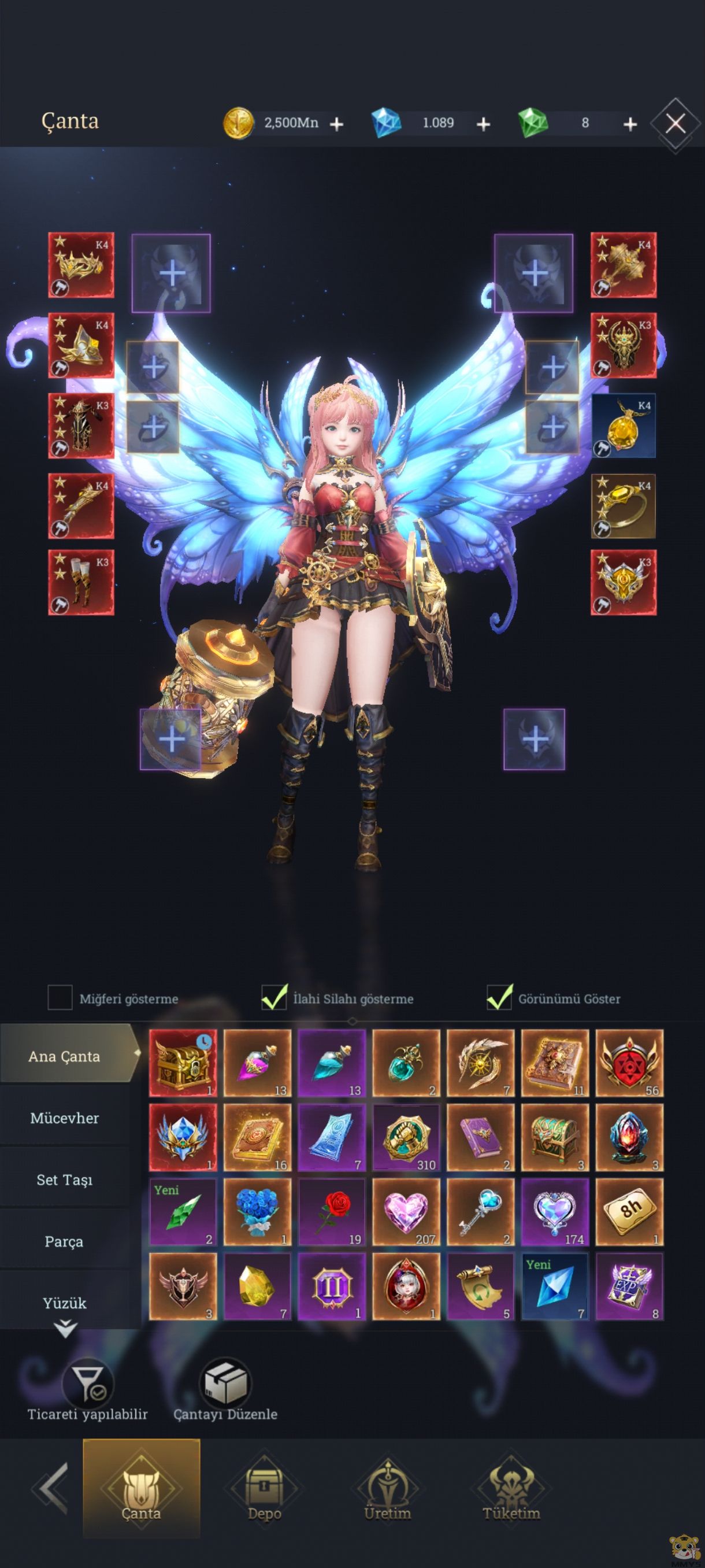The image size is (705, 1568).
Task: Toggle the İlahi Silahı gösterme checkbox
Action: point(274,998)
